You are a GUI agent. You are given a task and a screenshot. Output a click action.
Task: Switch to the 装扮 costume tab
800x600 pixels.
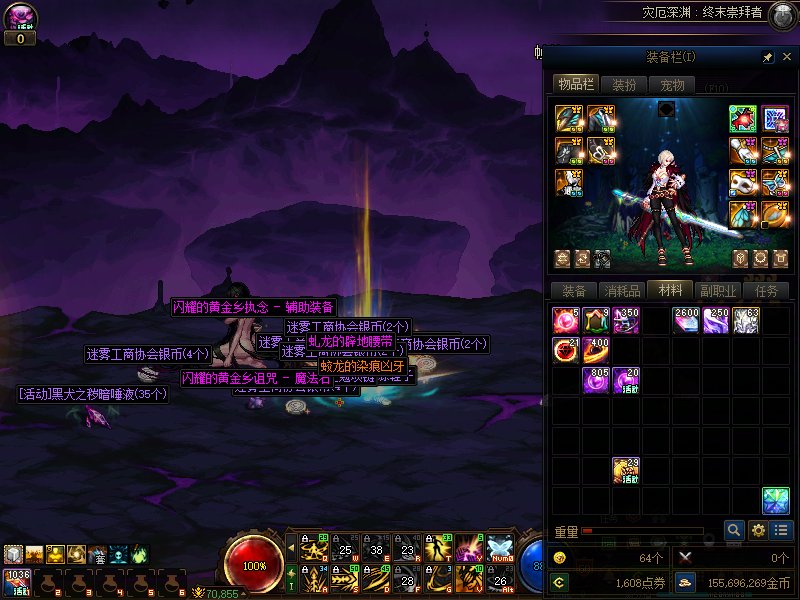point(624,85)
